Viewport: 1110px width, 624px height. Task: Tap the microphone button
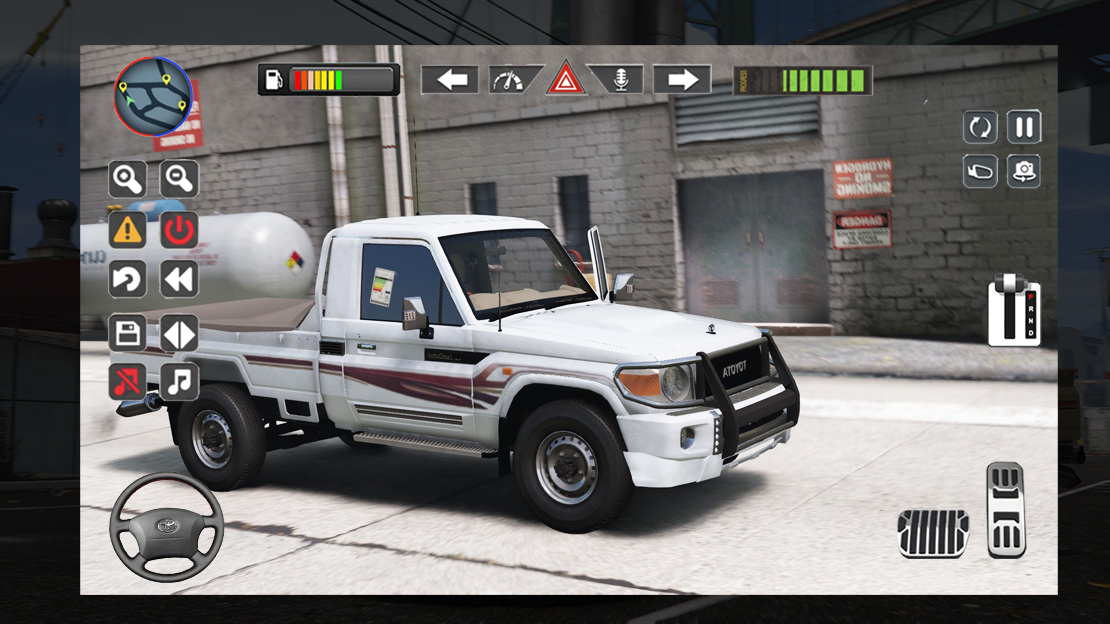pos(619,80)
